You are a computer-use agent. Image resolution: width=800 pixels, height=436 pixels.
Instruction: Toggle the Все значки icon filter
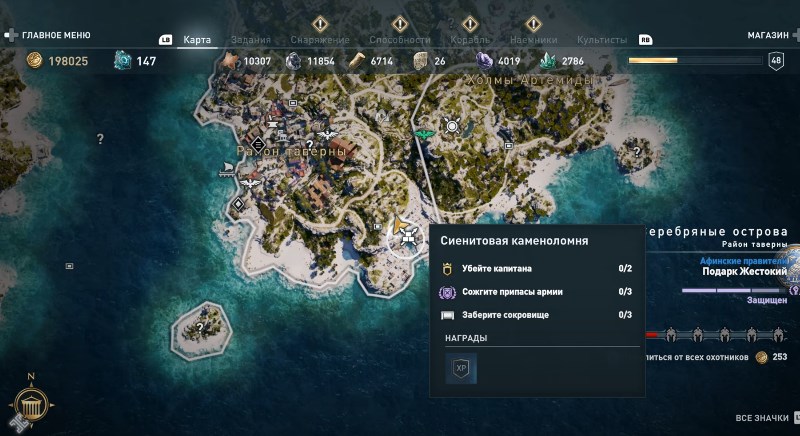click(764, 418)
